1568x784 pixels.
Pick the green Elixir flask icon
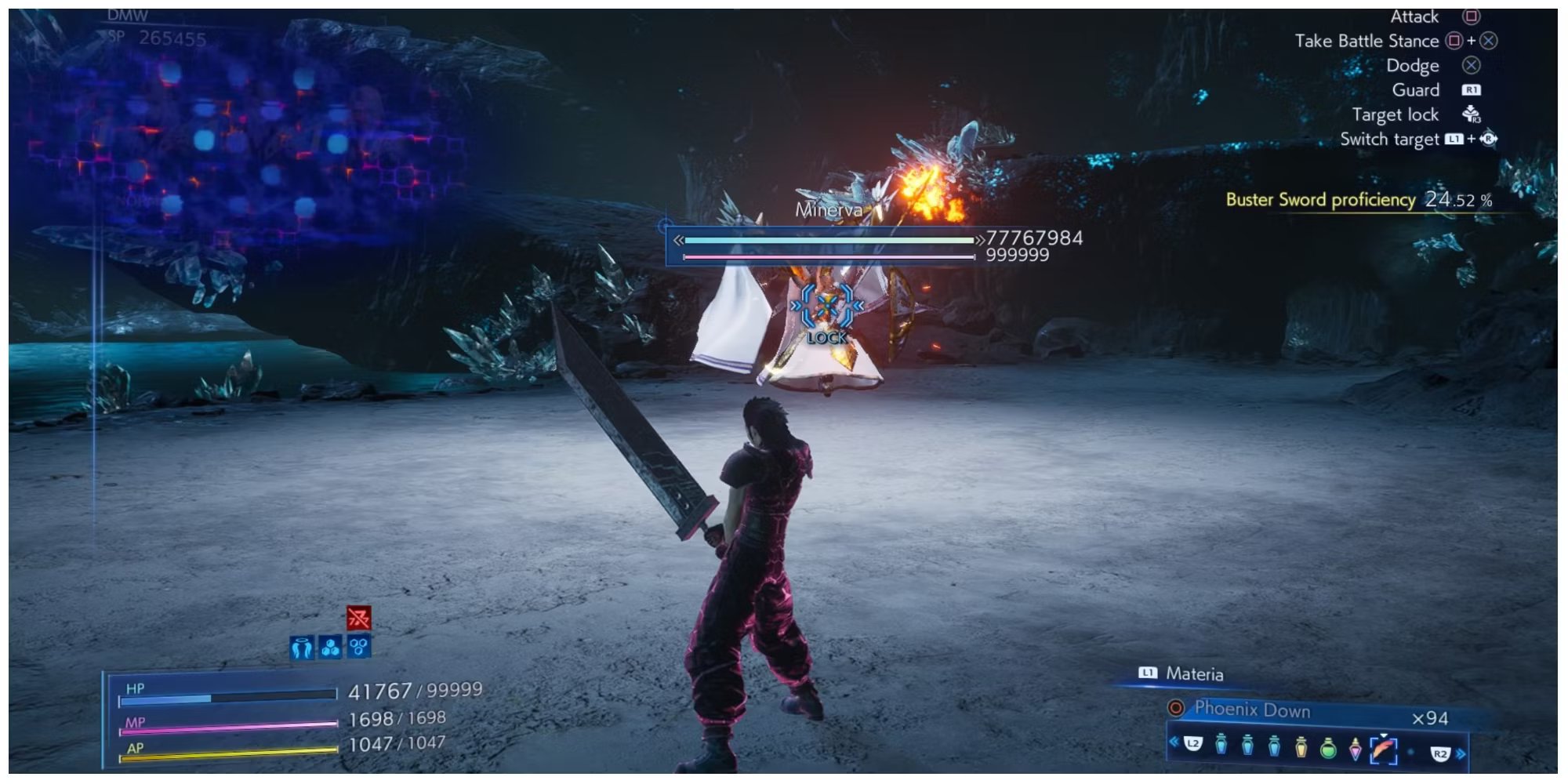pos(1330,747)
